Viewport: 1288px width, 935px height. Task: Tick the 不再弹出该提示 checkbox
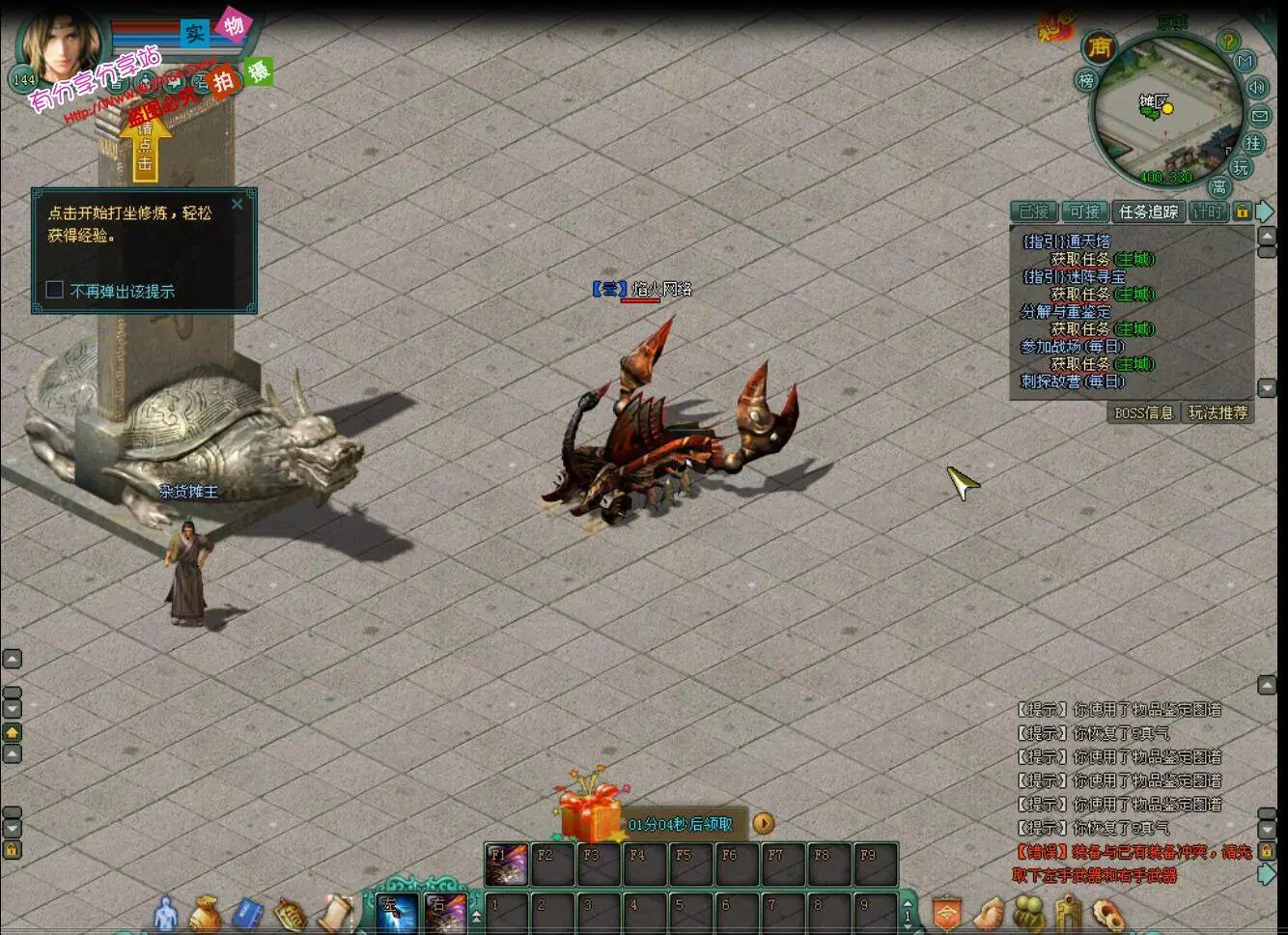pos(55,290)
